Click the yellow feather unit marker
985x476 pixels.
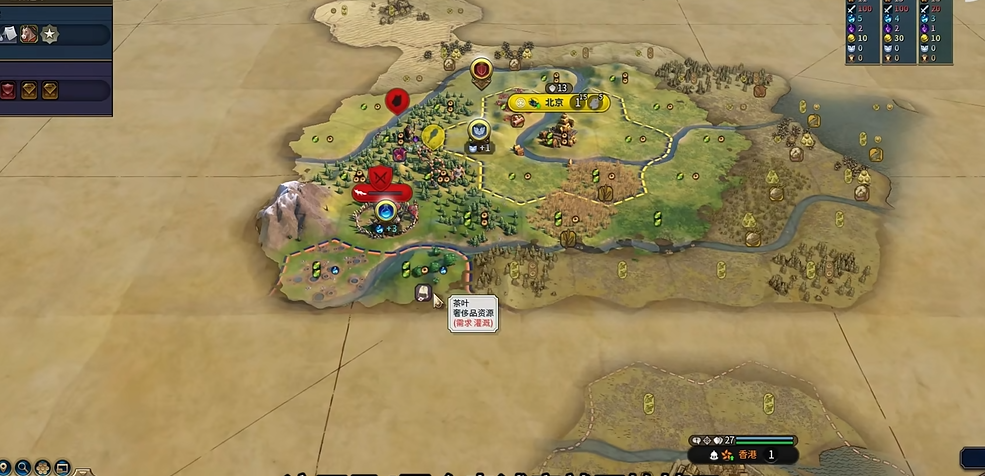pos(433,135)
